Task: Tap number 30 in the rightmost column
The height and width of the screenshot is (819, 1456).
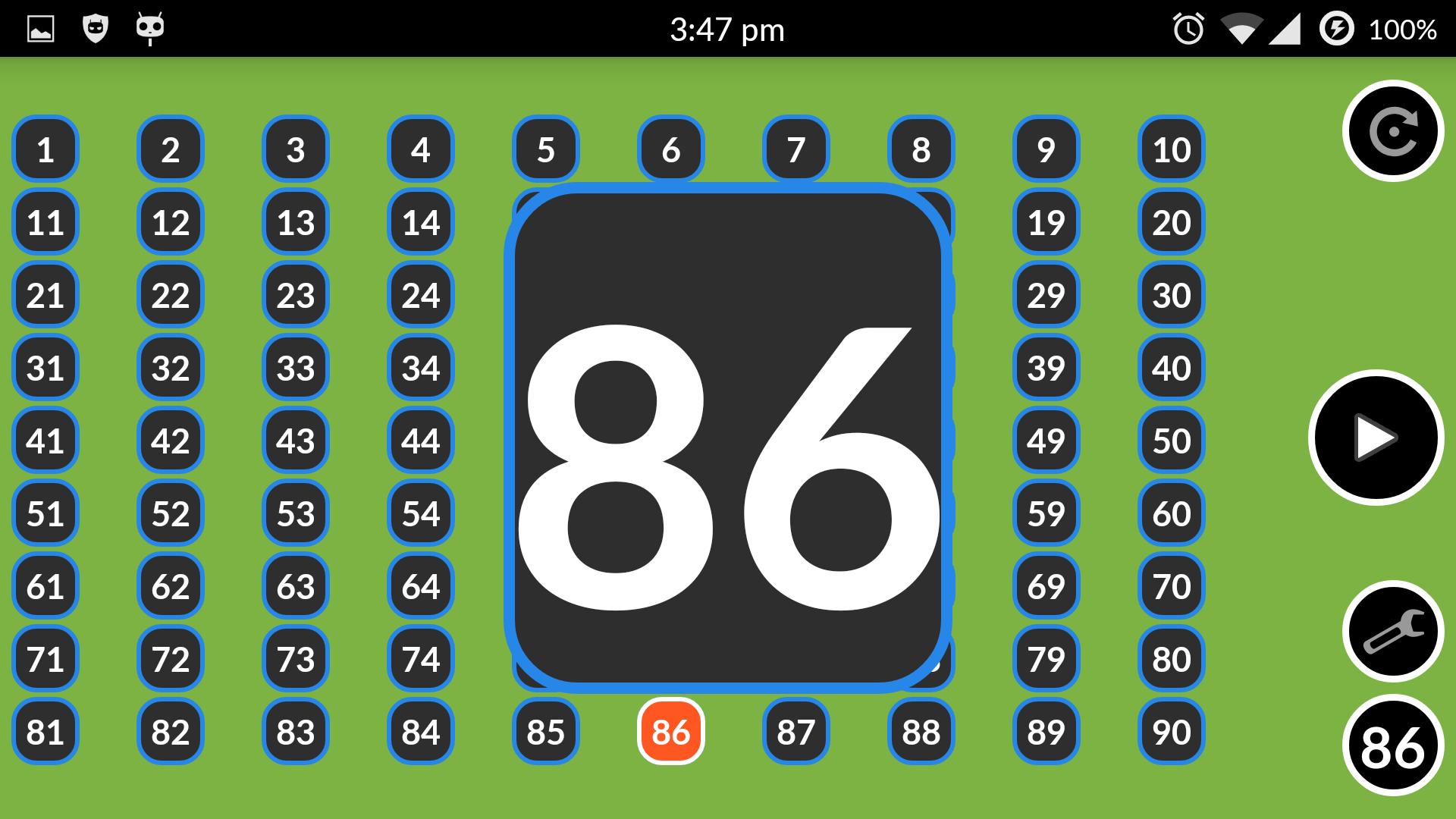Action: tap(1172, 295)
